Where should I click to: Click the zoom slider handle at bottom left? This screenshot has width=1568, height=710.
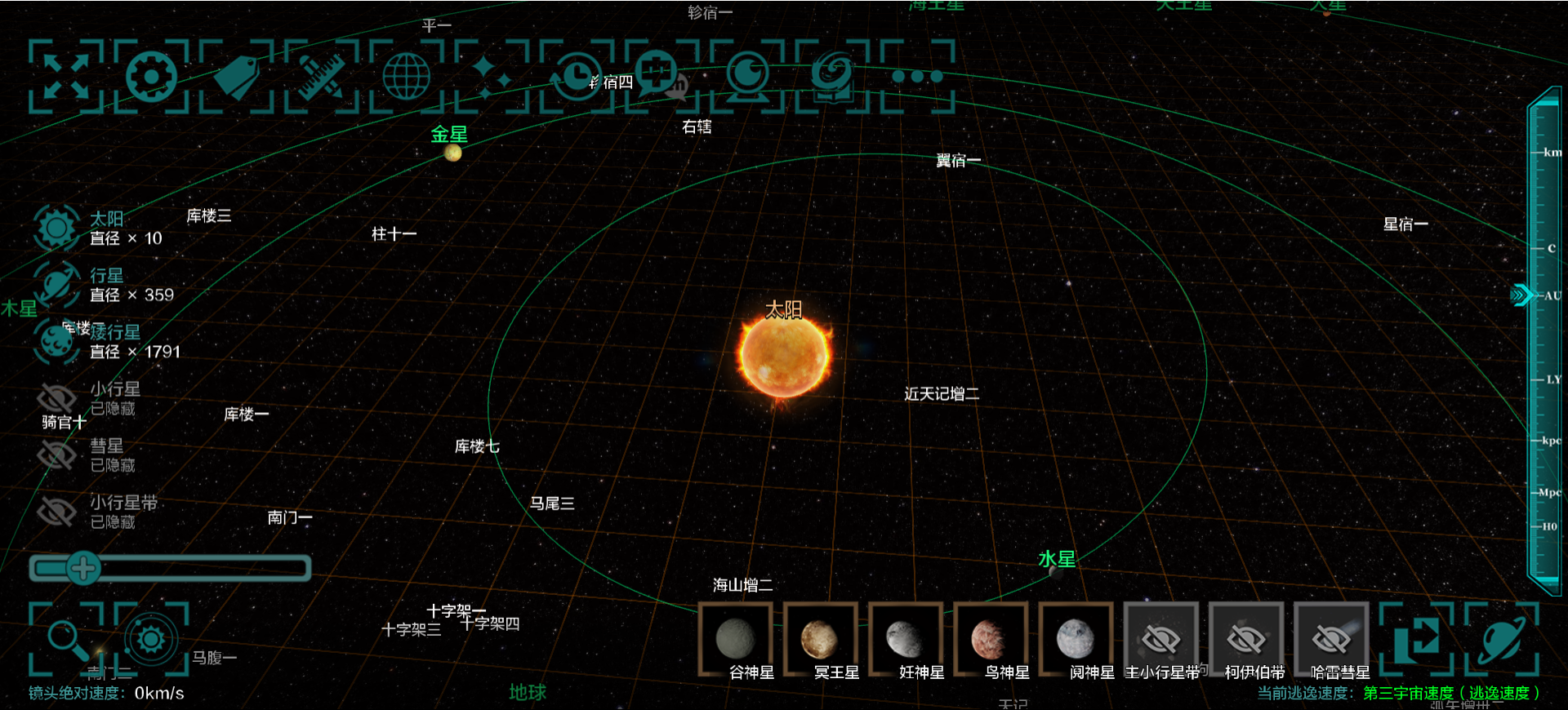(84, 570)
